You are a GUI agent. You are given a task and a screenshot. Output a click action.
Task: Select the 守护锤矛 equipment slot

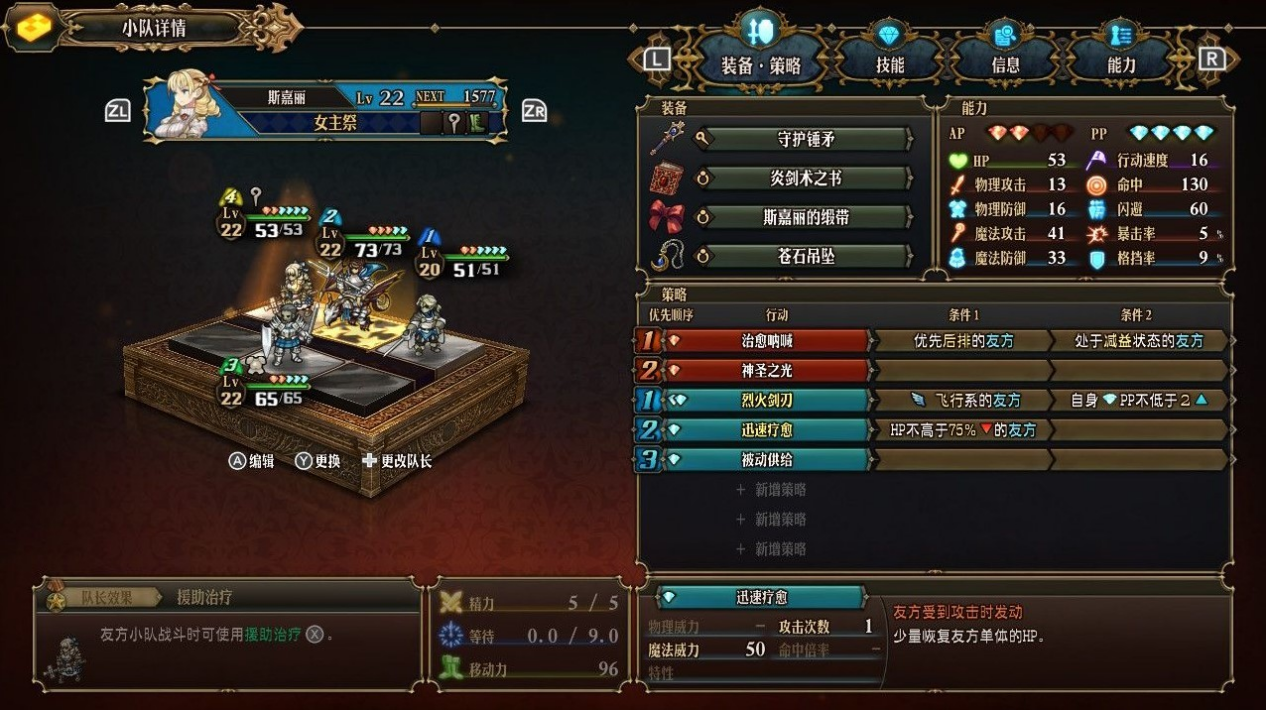(805, 139)
